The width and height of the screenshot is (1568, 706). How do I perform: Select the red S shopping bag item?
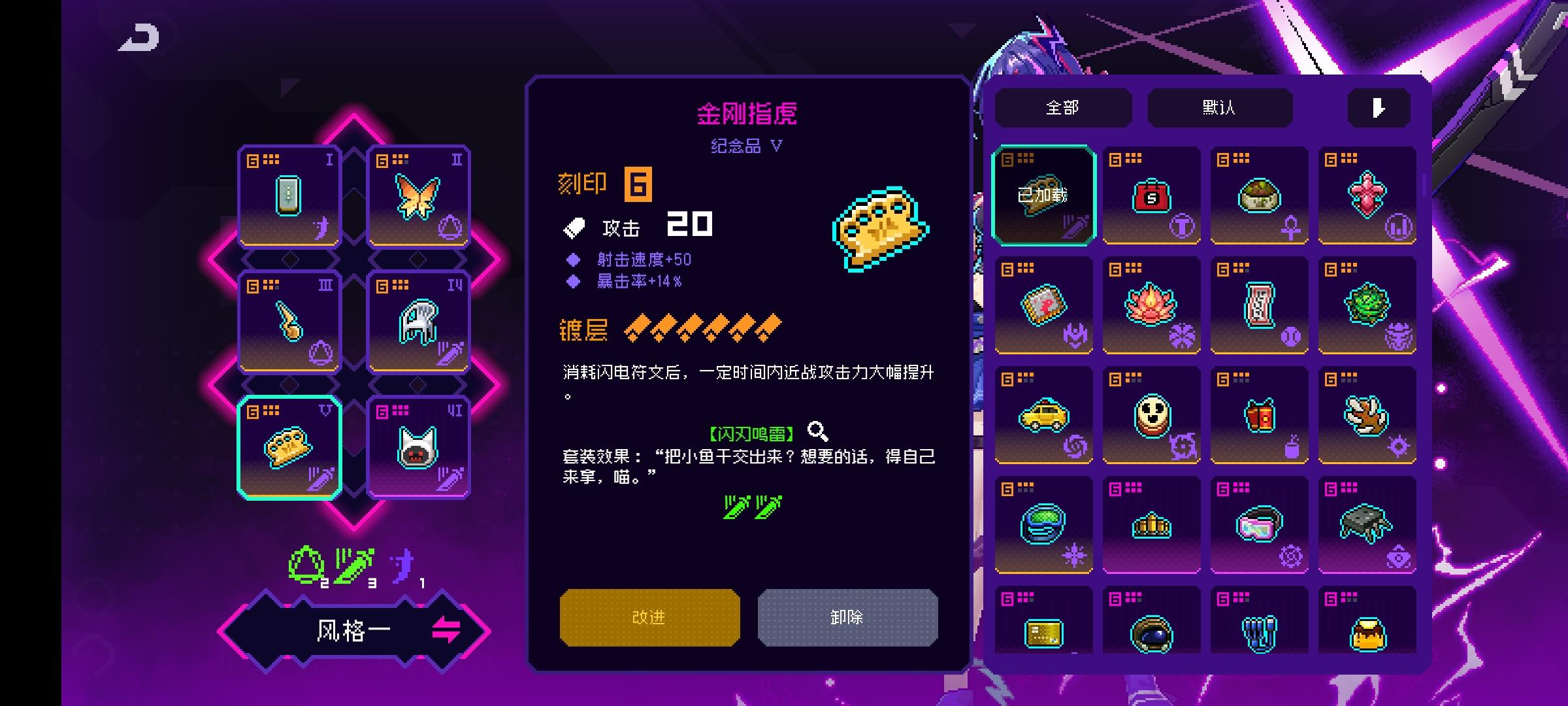[x=1151, y=195]
